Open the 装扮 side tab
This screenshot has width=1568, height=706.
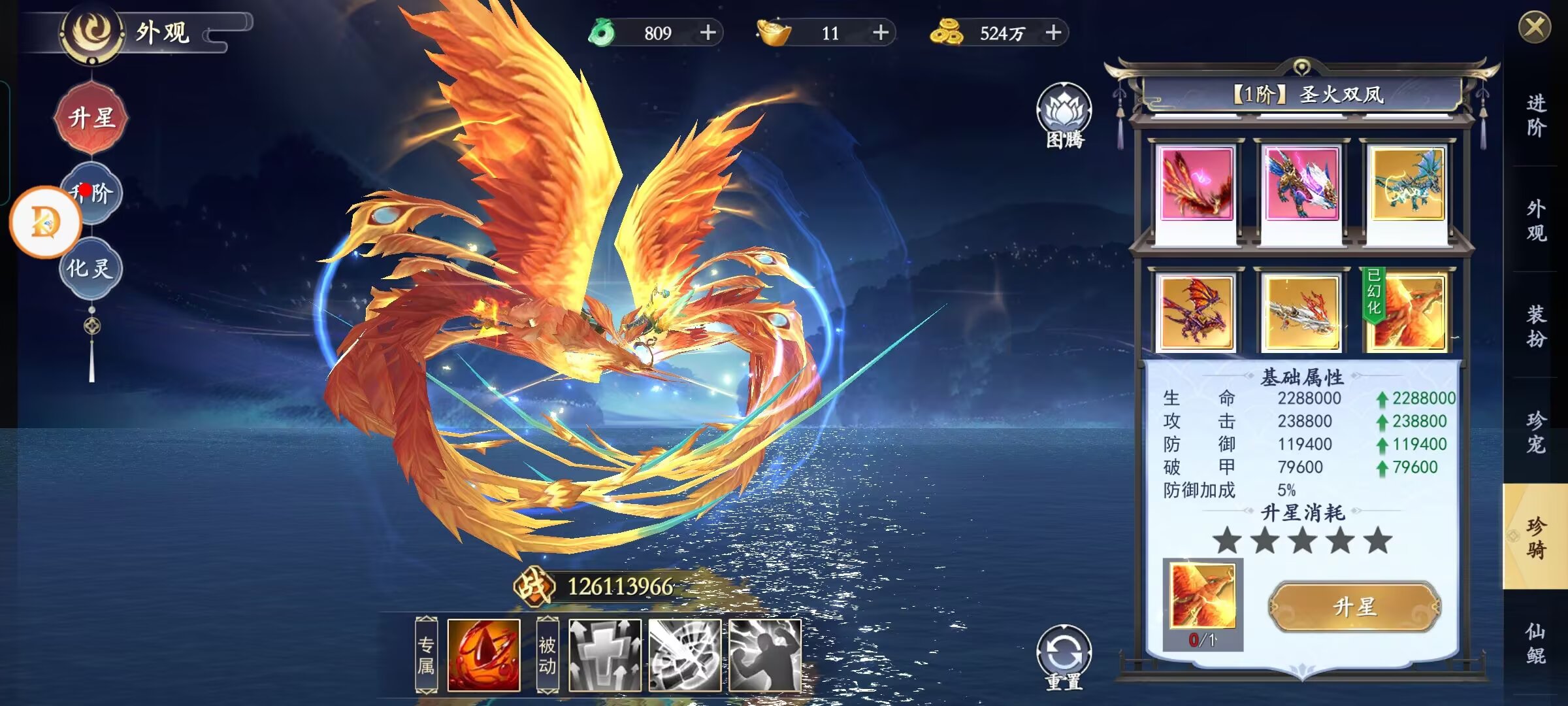(1535, 326)
